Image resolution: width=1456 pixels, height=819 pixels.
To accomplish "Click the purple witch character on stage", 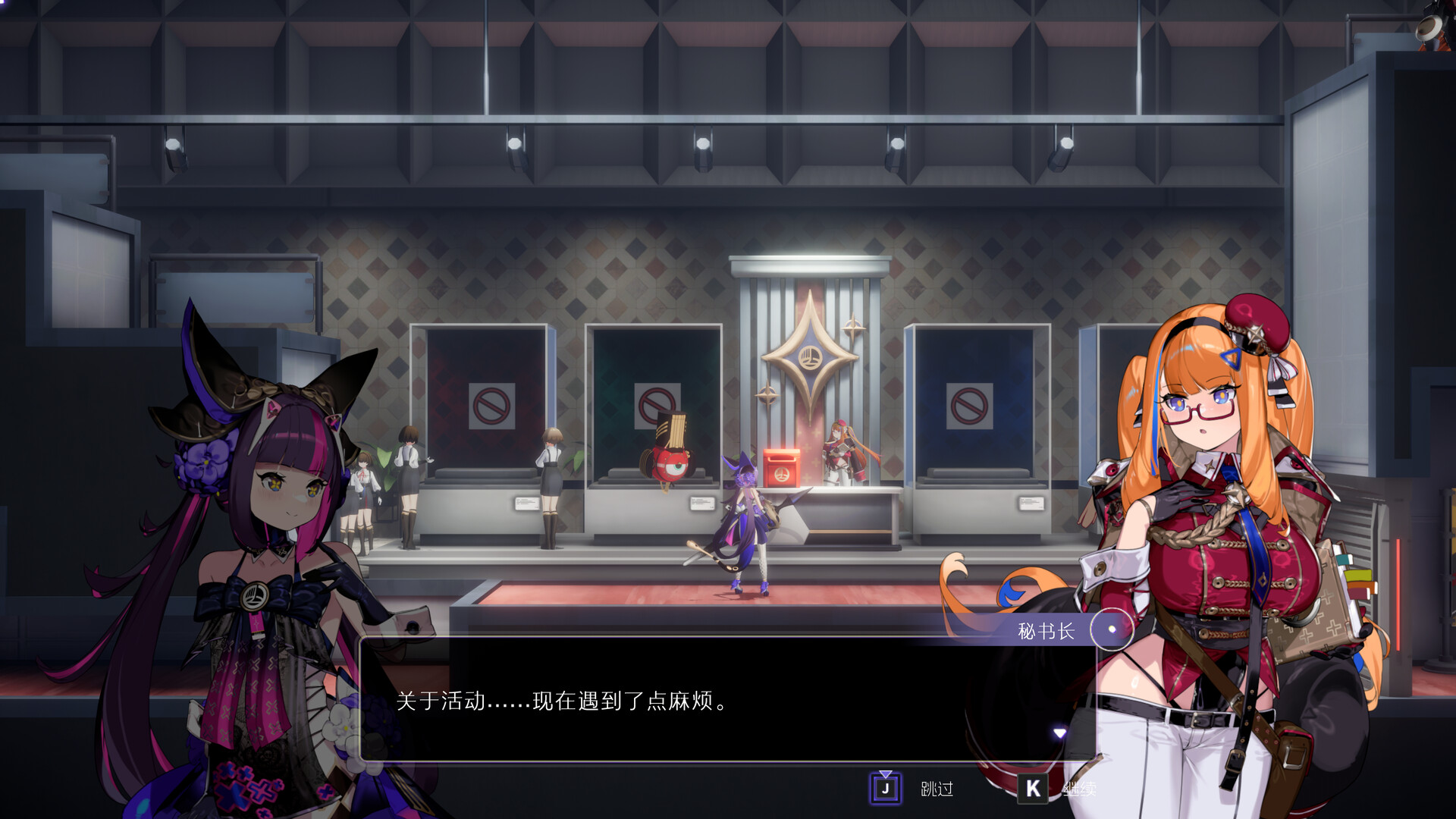I will [x=747, y=523].
